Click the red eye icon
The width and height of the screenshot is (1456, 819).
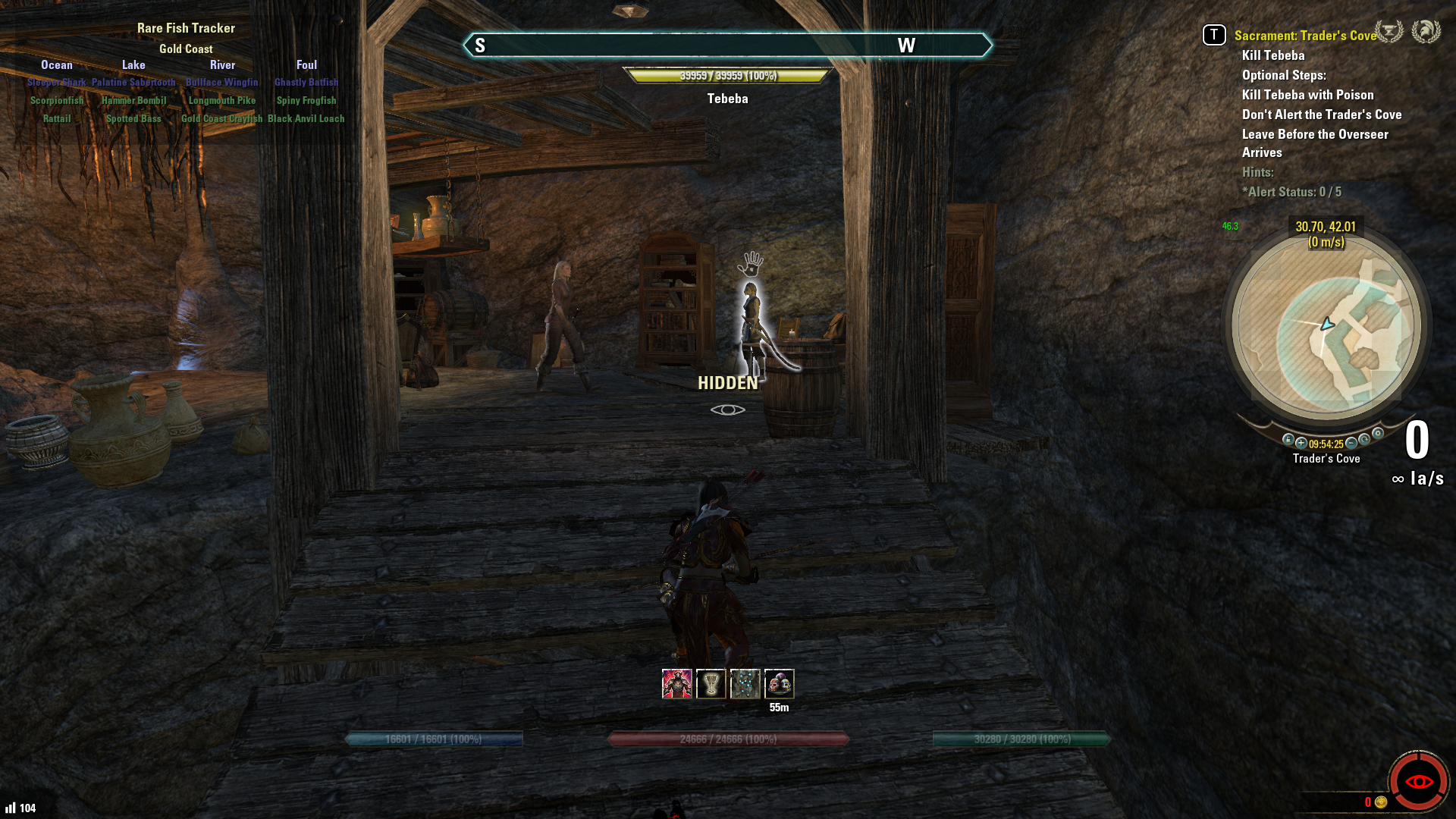pyautogui.click(x=1418, y=781)
